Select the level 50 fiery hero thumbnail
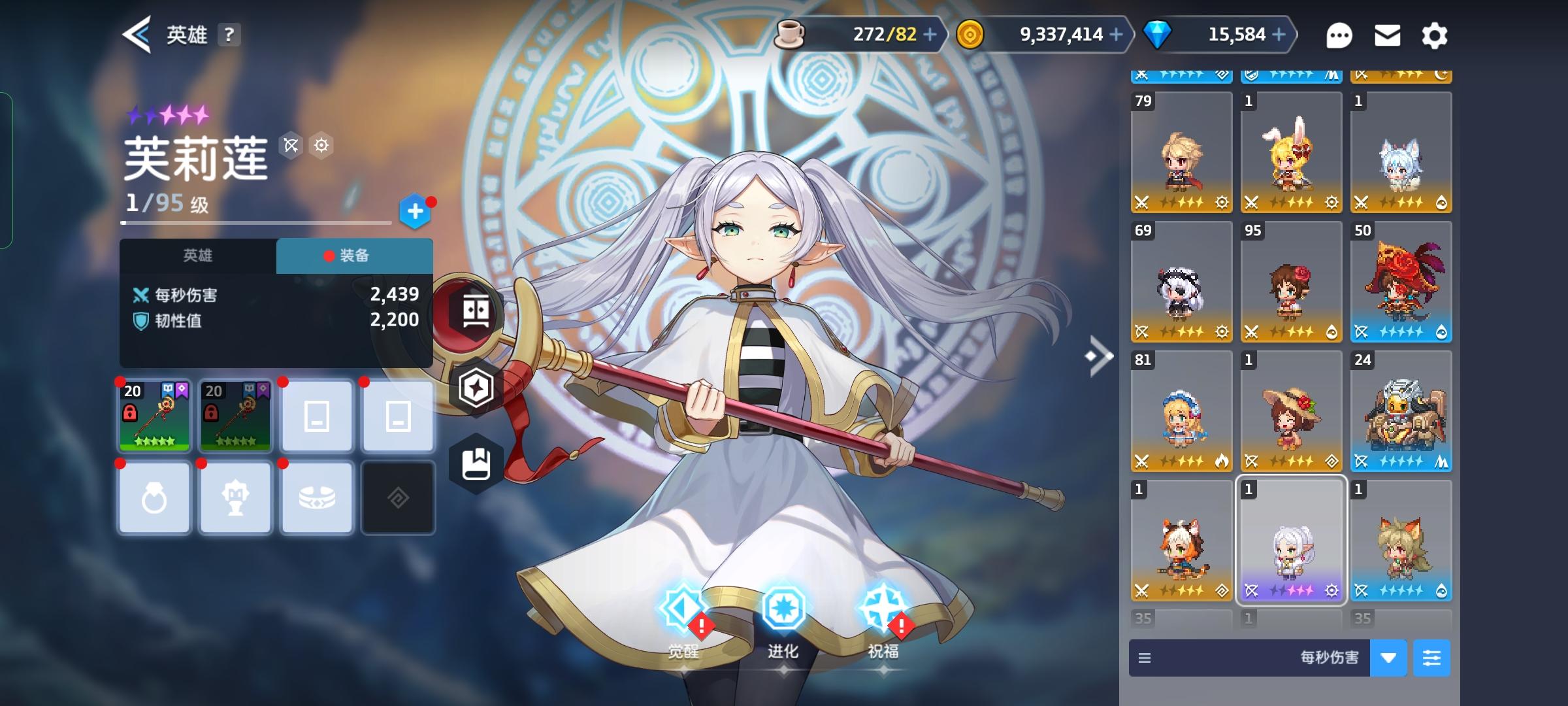The width and height of the screenshot is (1568, 706). pos(1400,282)
